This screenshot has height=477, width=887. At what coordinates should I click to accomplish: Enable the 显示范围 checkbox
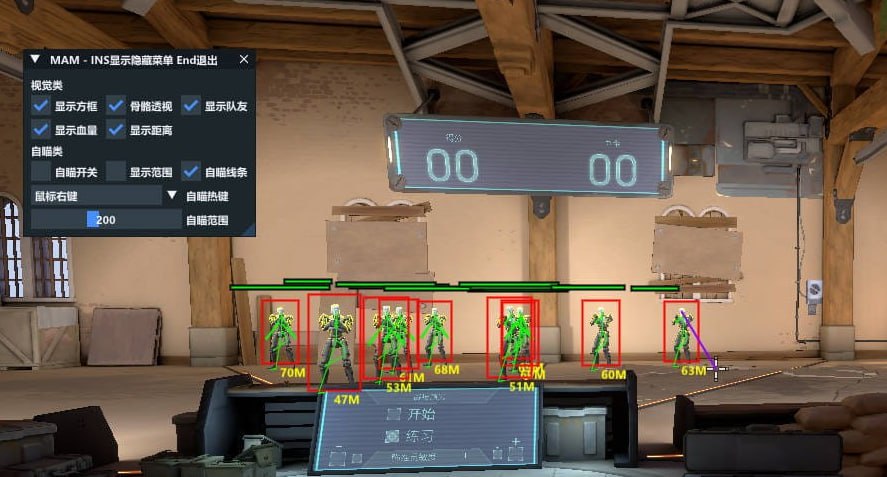[x=116, y=172]
